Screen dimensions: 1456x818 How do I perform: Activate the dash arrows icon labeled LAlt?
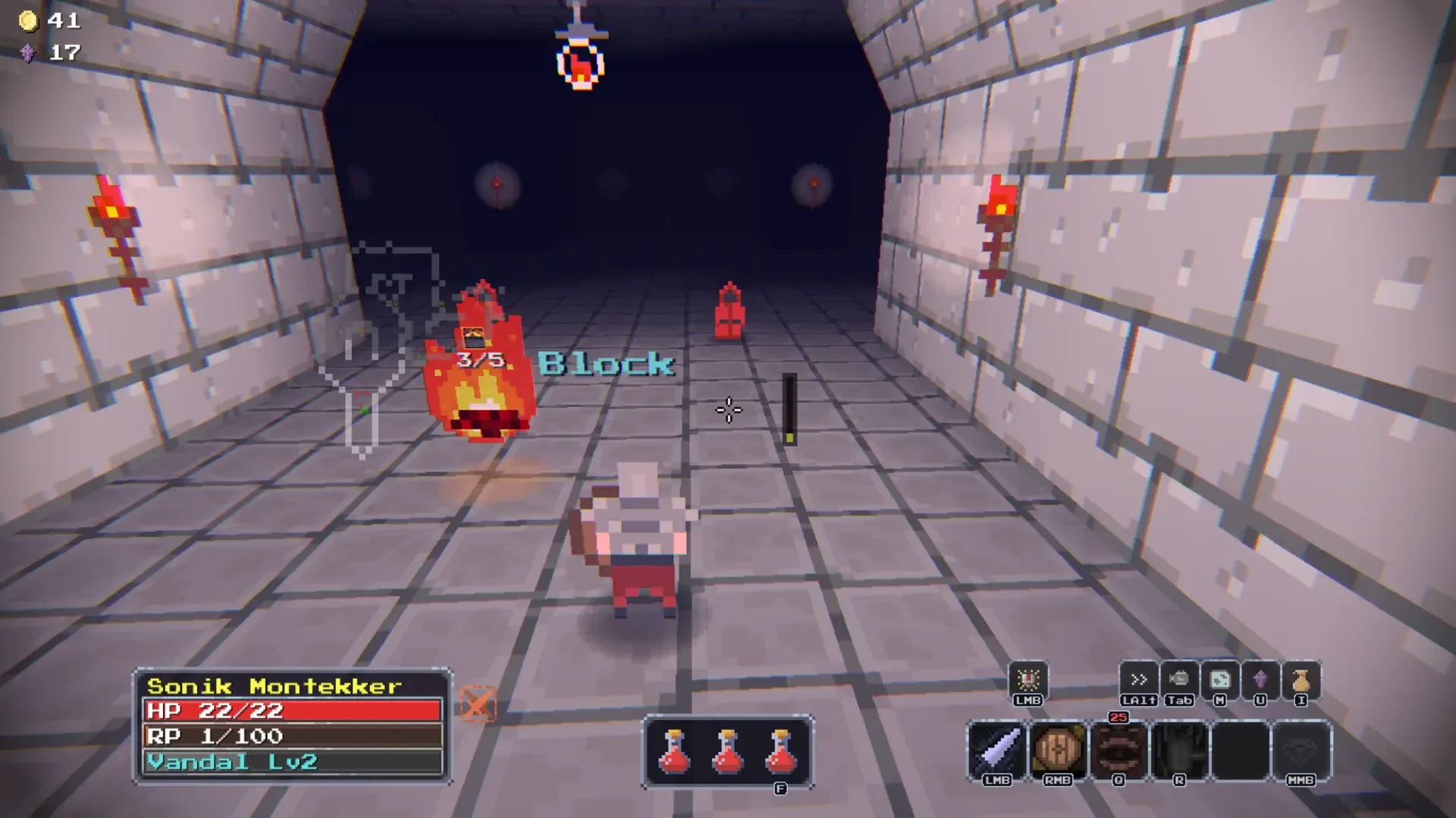[x=1140, y=681]
